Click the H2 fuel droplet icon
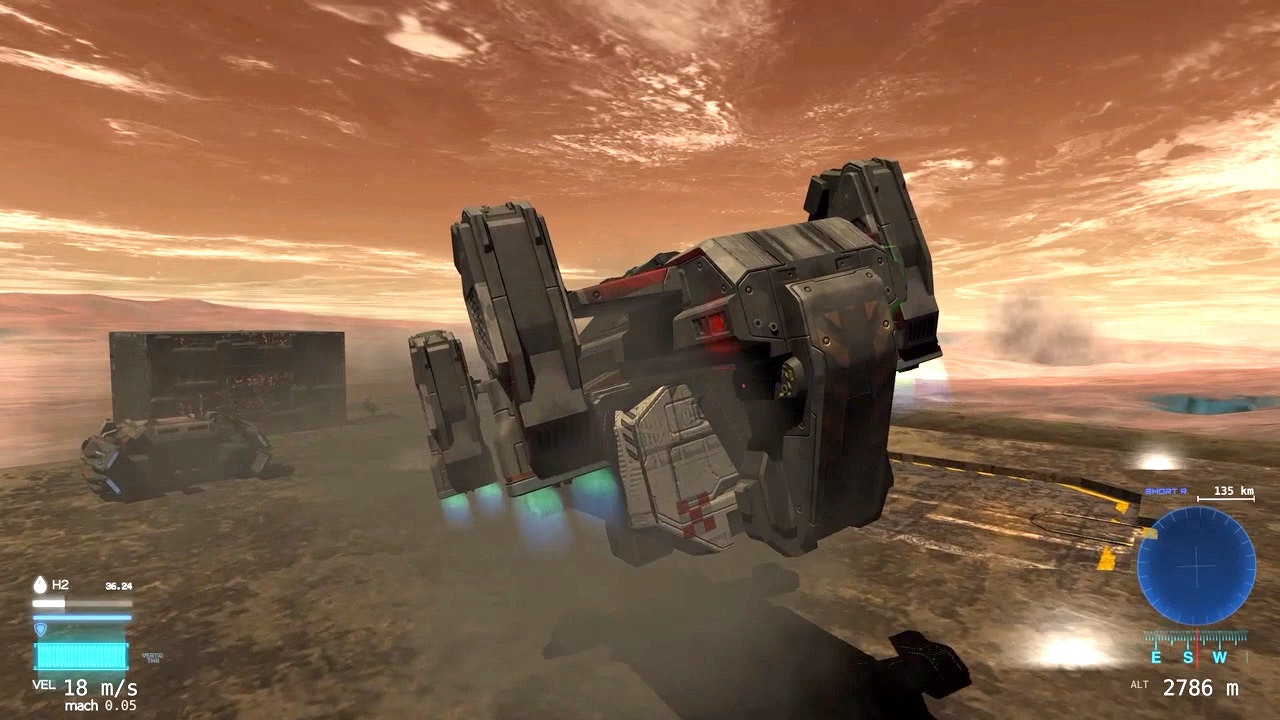This screenshot has width=1280, height=720. click(x=40, y=583)
